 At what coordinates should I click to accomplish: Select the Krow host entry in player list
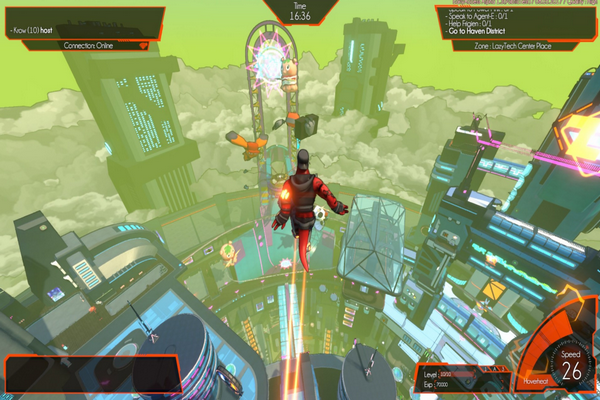(x=32, y=31)
